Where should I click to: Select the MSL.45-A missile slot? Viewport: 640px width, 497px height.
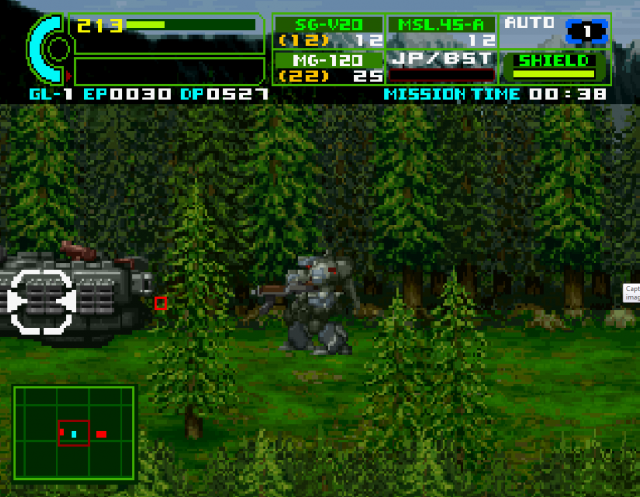point(442,32)
